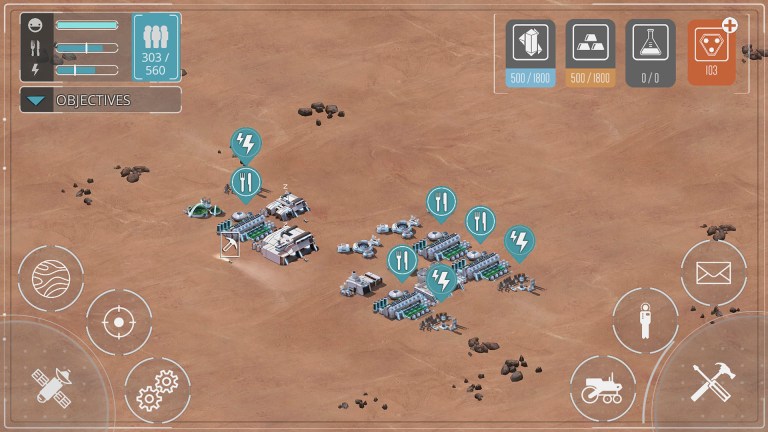This screenshot has width=768, height=432.
Task: Select the crystal resource storage icon
Action: [x=530, y=43]
